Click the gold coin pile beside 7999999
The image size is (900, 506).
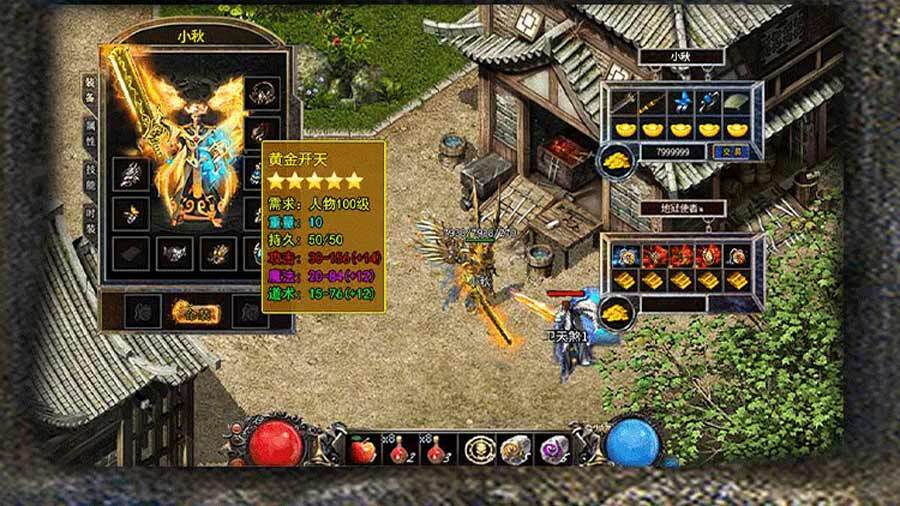coord(616,158)
